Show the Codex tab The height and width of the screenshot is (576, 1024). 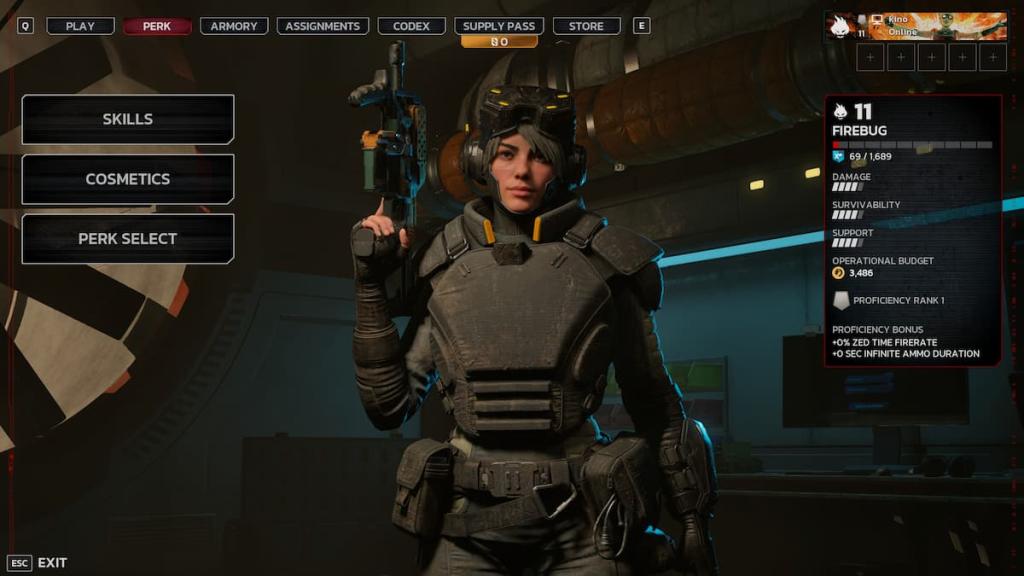(411, 26)
